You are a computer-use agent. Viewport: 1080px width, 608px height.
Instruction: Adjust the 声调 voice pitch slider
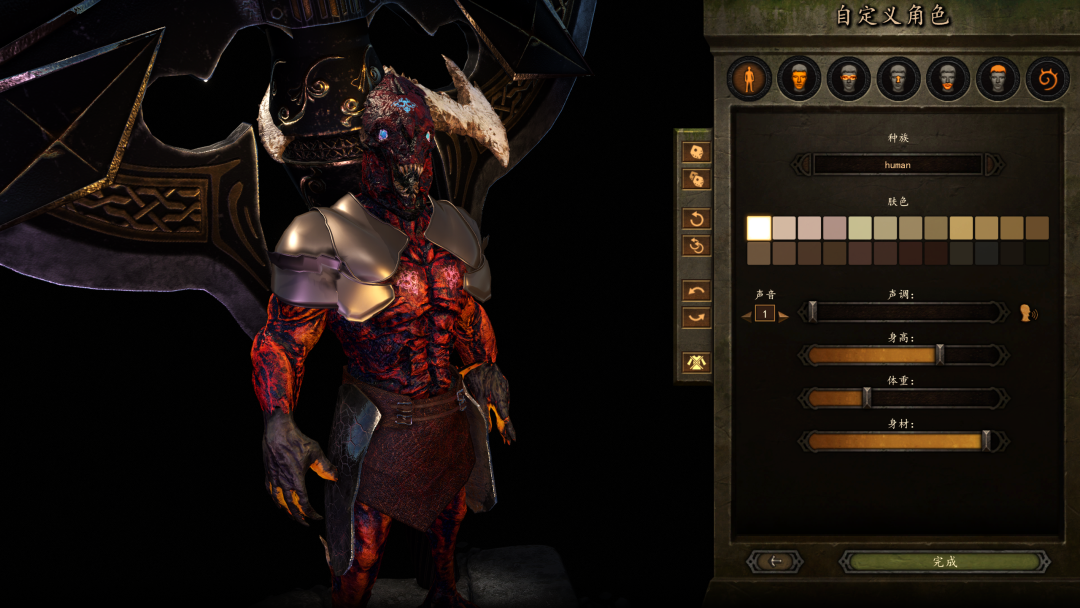point(813,313)
